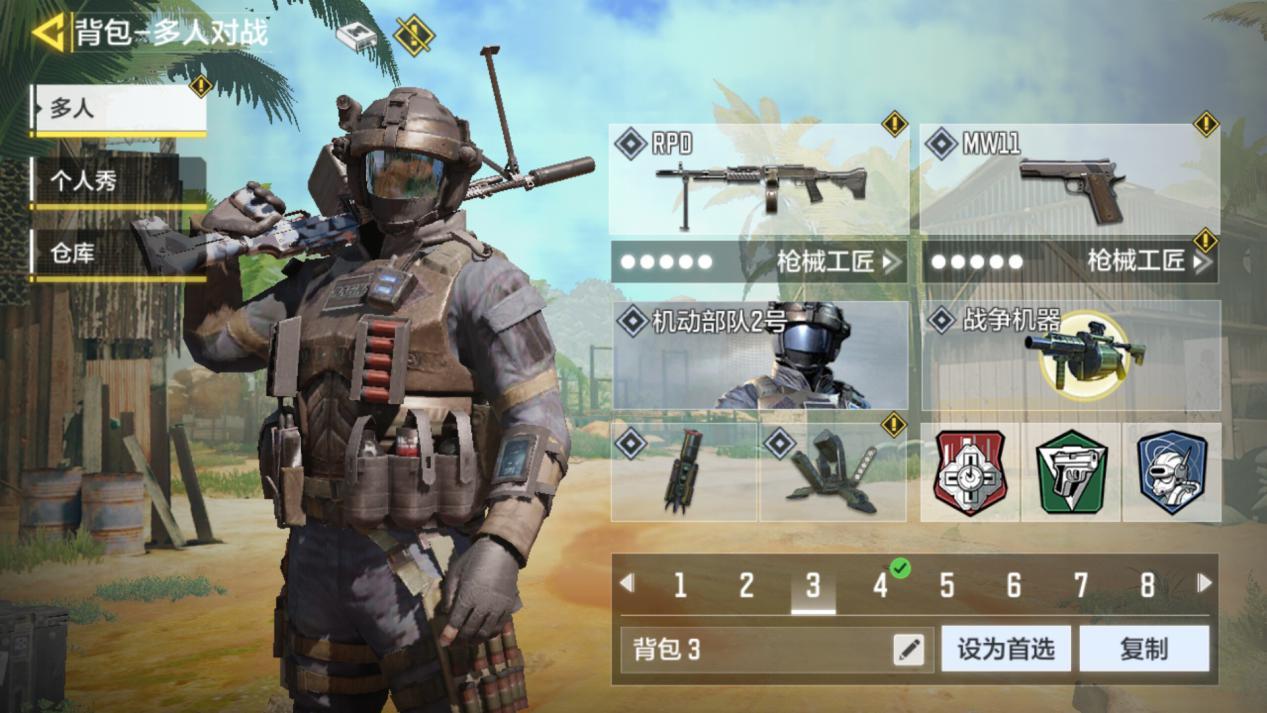The image size is (1267, 713).
Task: Show next loadouts with right arrow
Action: (x=1205, y=583)
